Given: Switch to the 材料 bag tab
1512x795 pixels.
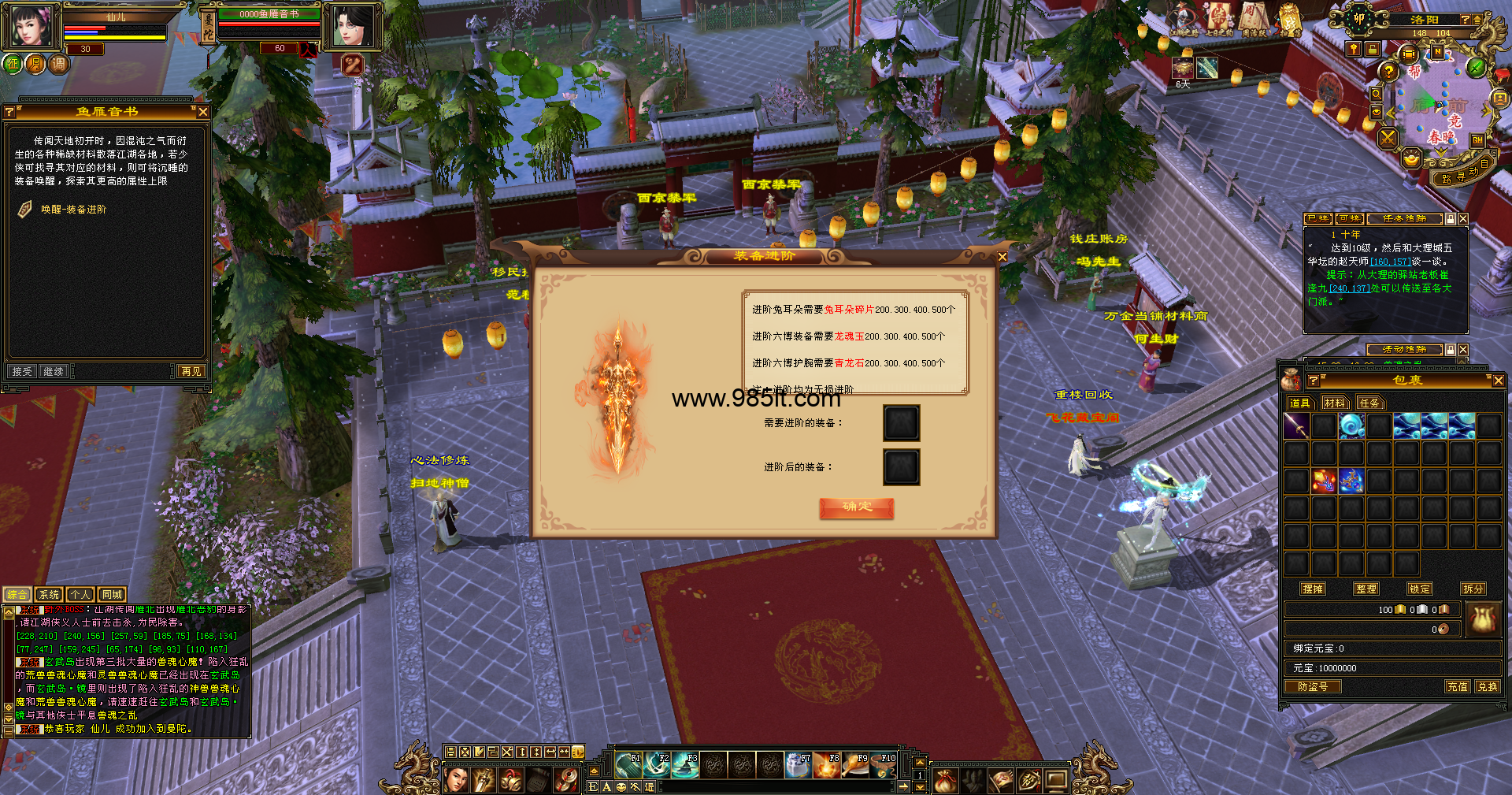Looking at the screenshot, I should (1334, 403).
